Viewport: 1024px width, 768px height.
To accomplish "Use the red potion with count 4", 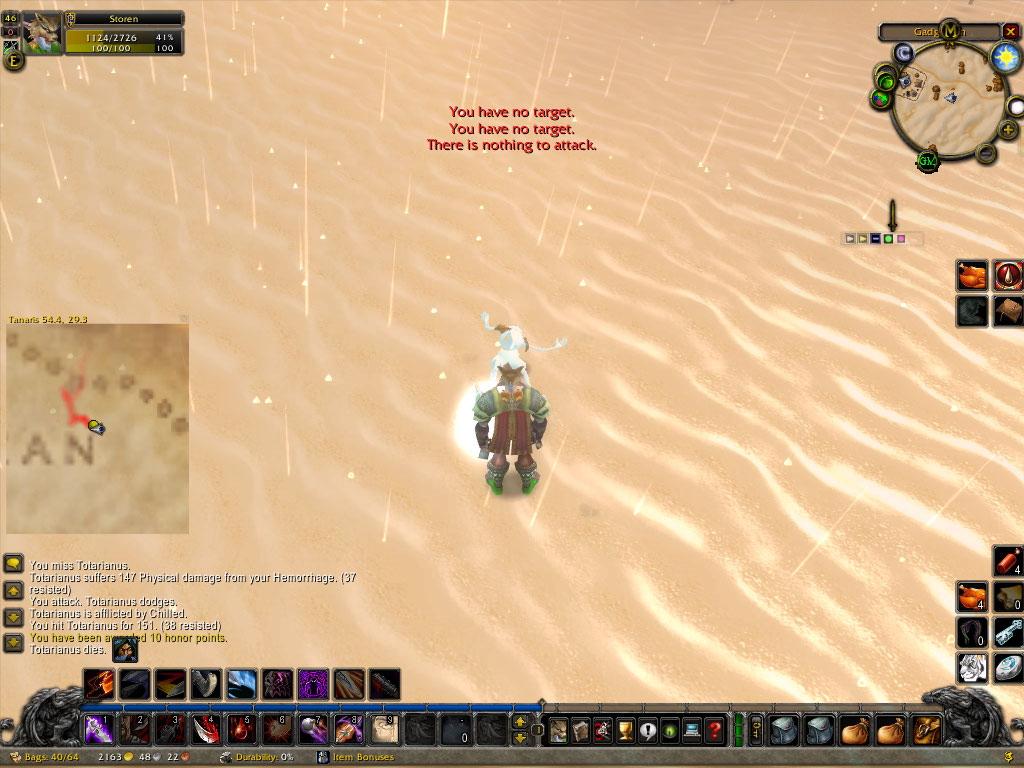I will click(x=1007, y=561).
